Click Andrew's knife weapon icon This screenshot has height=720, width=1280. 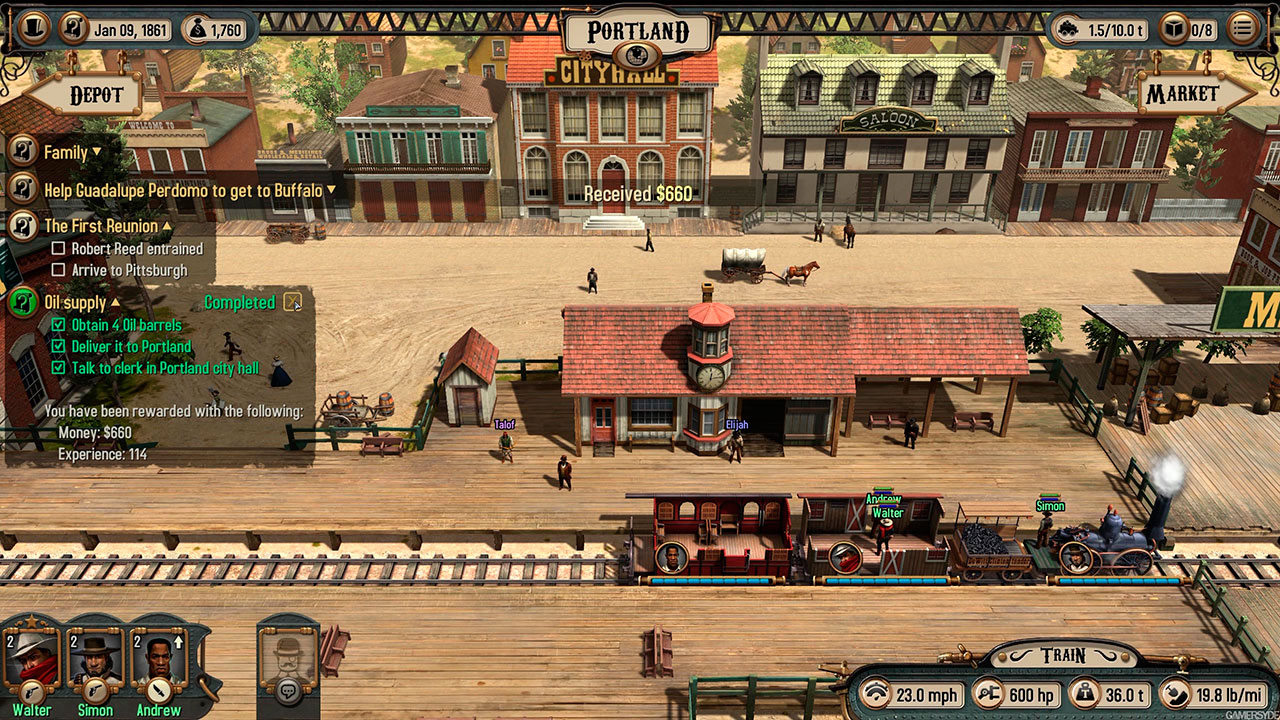(x=158, y=689)
